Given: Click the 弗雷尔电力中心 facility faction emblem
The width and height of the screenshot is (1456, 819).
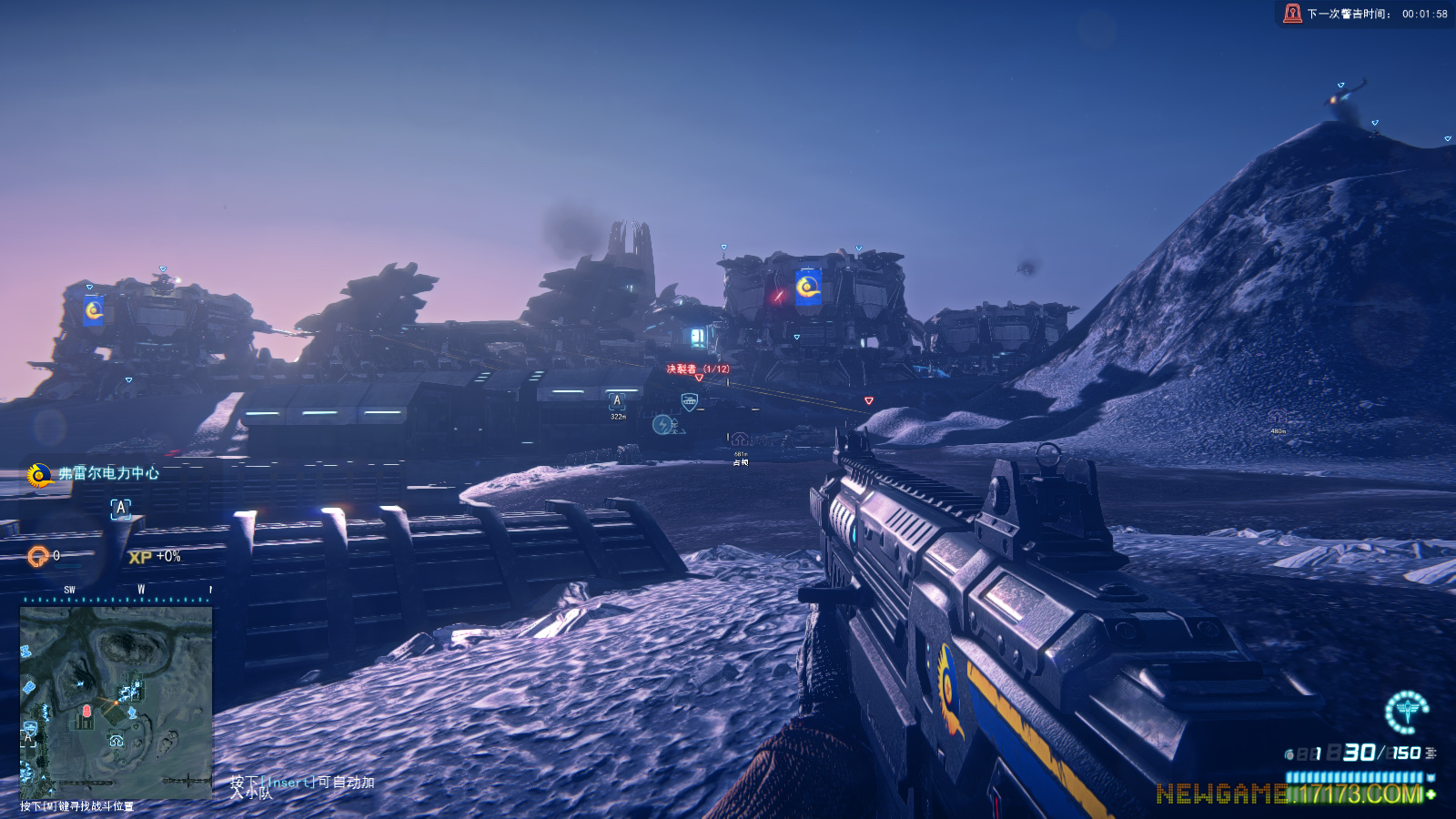Looking at the screenshot, I should coord(39,475).
